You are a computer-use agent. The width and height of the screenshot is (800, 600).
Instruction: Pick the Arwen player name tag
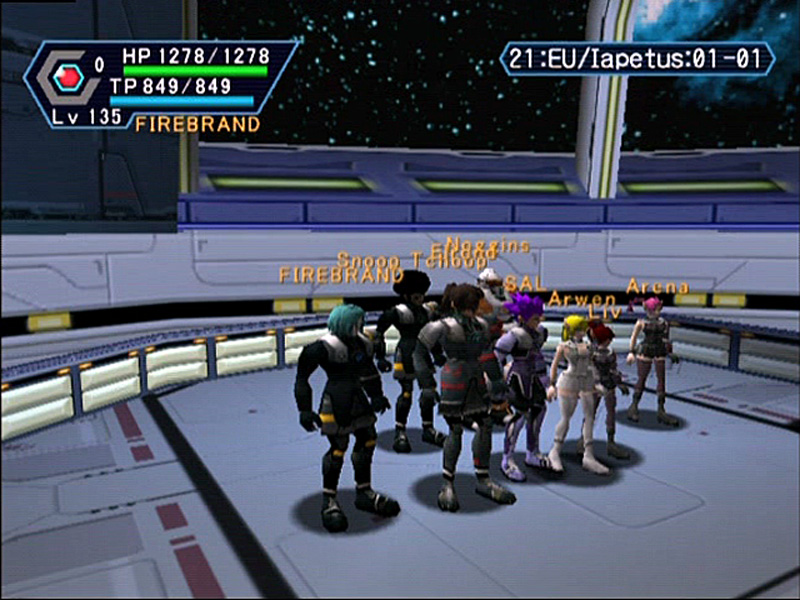pyautogui.click(x=582, y=299)
